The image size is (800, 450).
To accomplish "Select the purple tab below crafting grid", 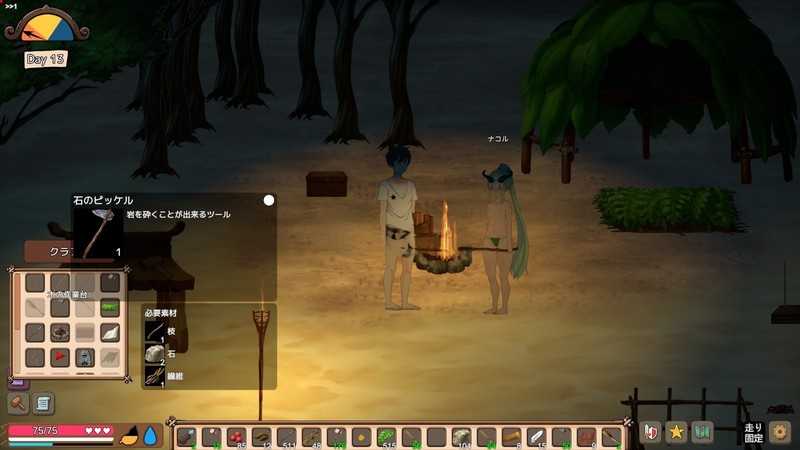I will [17, 382].
